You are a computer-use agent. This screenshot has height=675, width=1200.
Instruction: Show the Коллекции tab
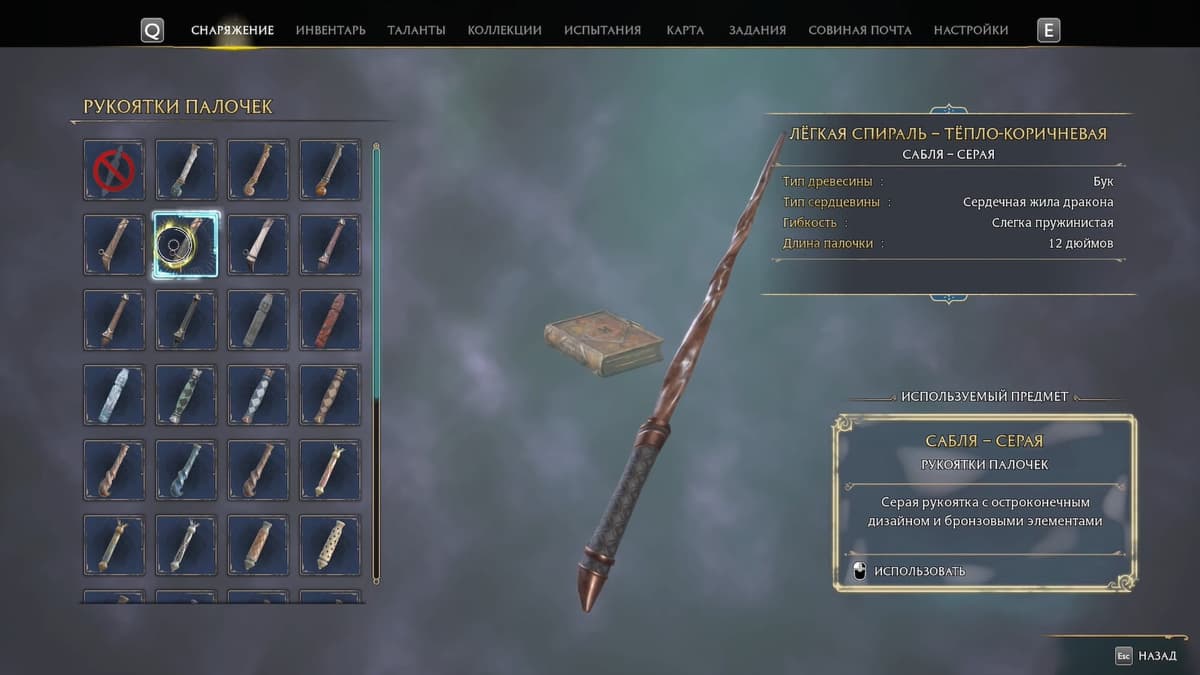pos(504,30)
